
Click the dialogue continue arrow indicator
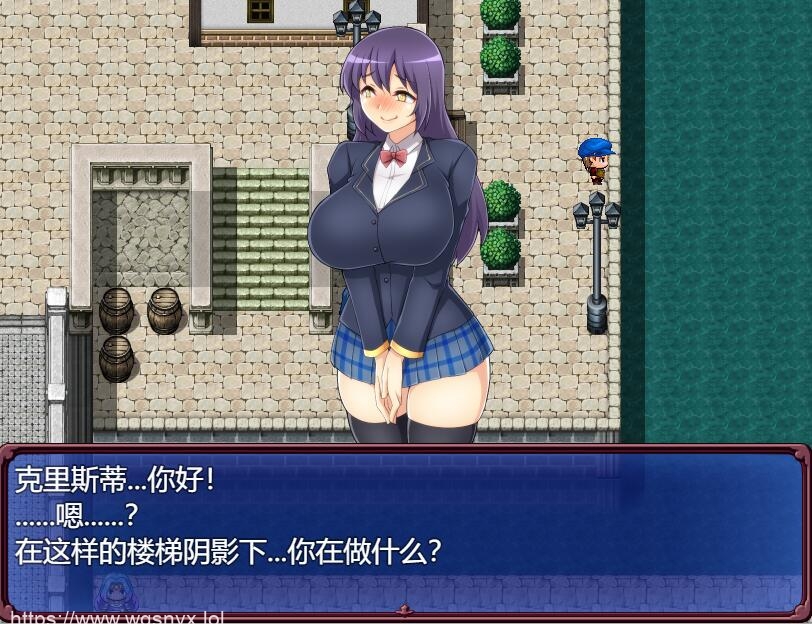[405, 608]
